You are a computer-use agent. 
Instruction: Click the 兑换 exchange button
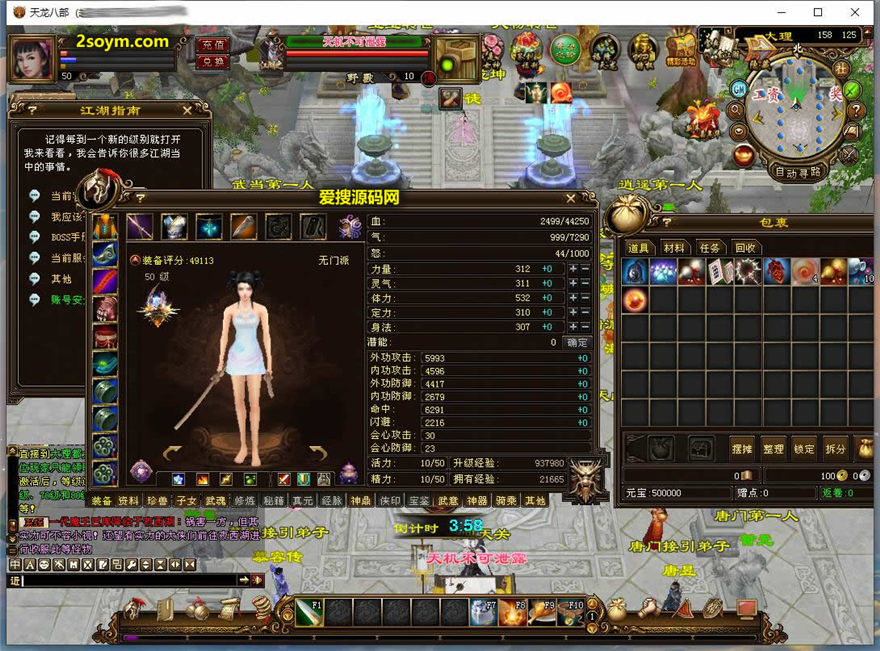(212, 62)
